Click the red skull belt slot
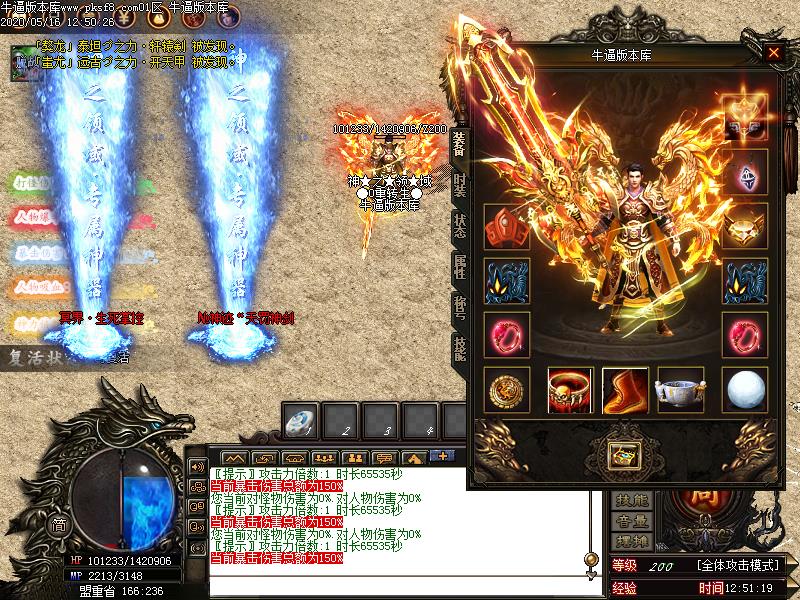The image size is (800, 600). 570,390
